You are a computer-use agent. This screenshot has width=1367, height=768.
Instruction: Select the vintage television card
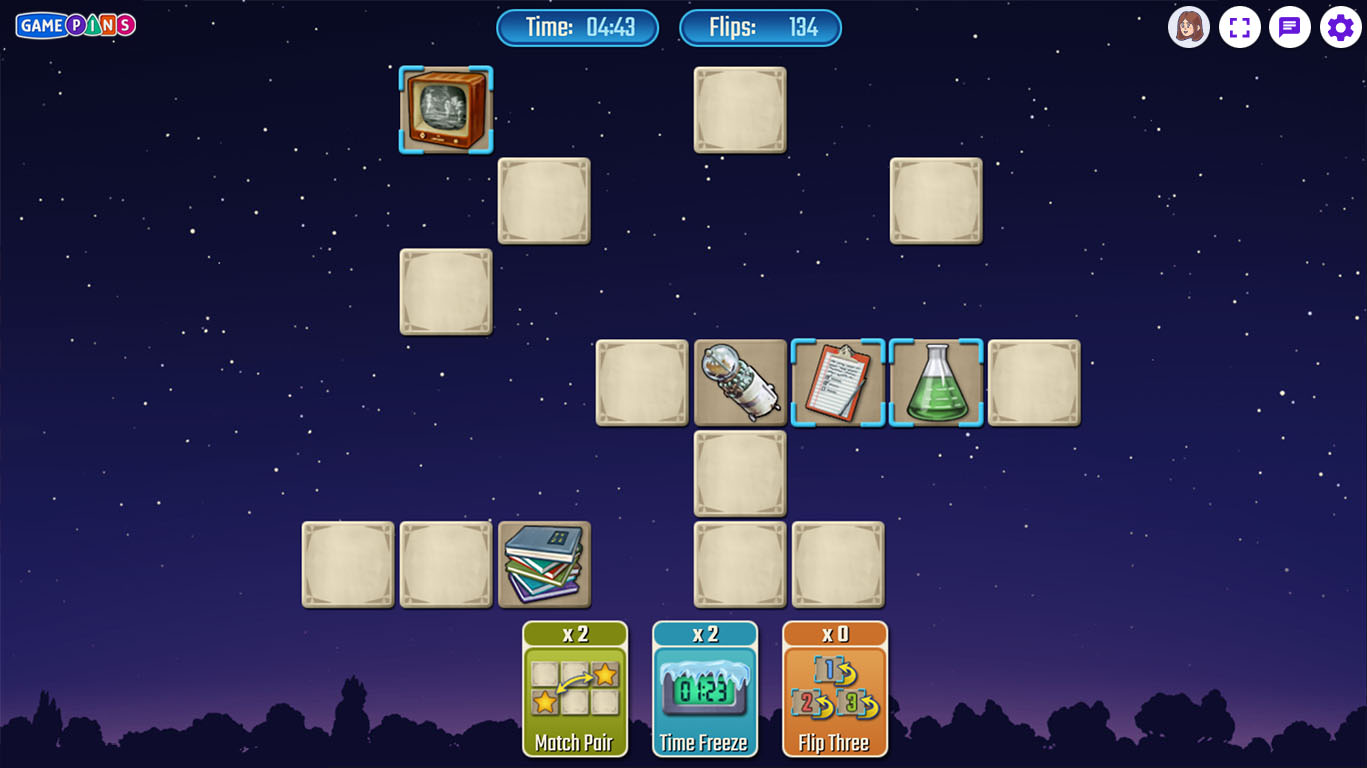pos(446,110)
